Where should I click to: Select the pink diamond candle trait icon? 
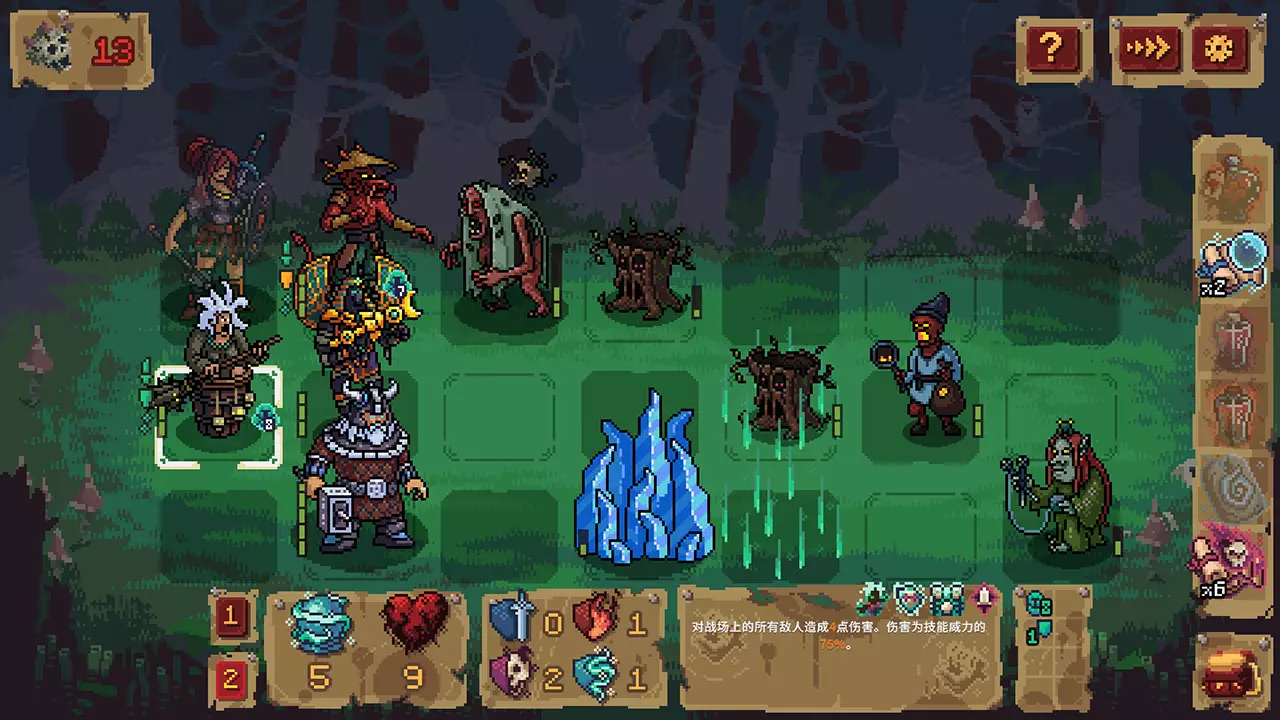984,598
